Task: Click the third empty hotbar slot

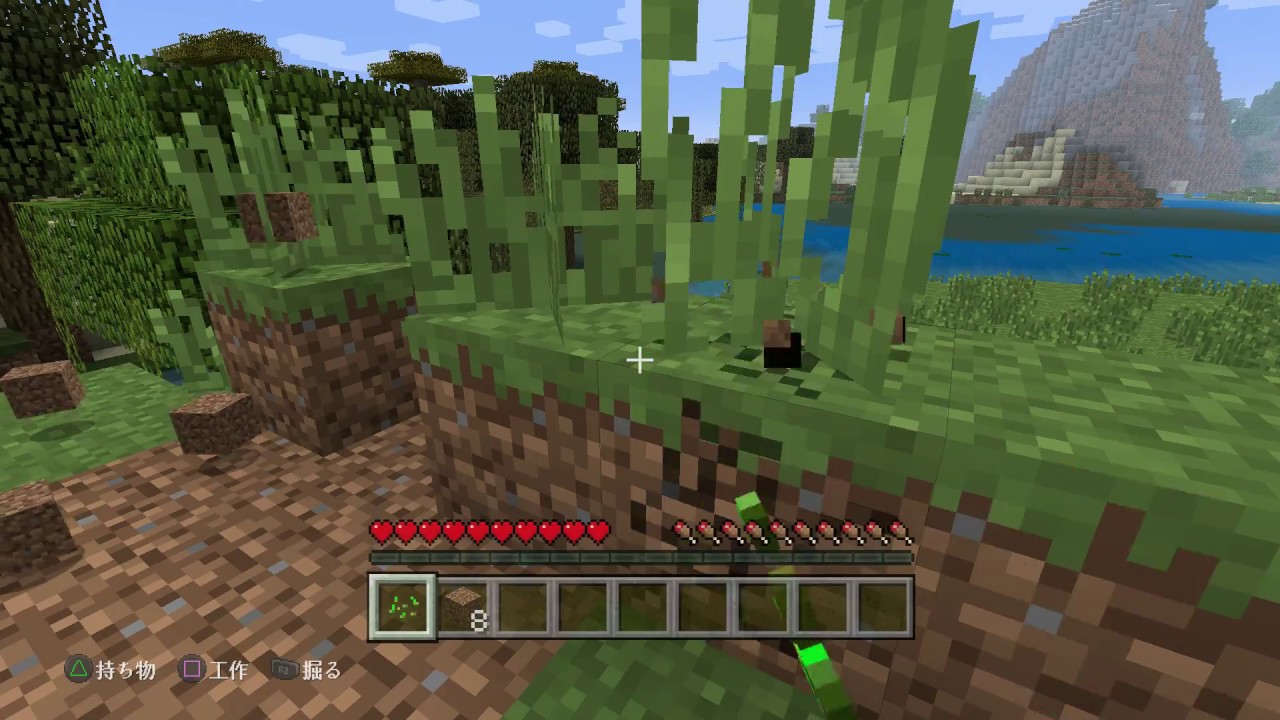Action: [x=521, y=603]
